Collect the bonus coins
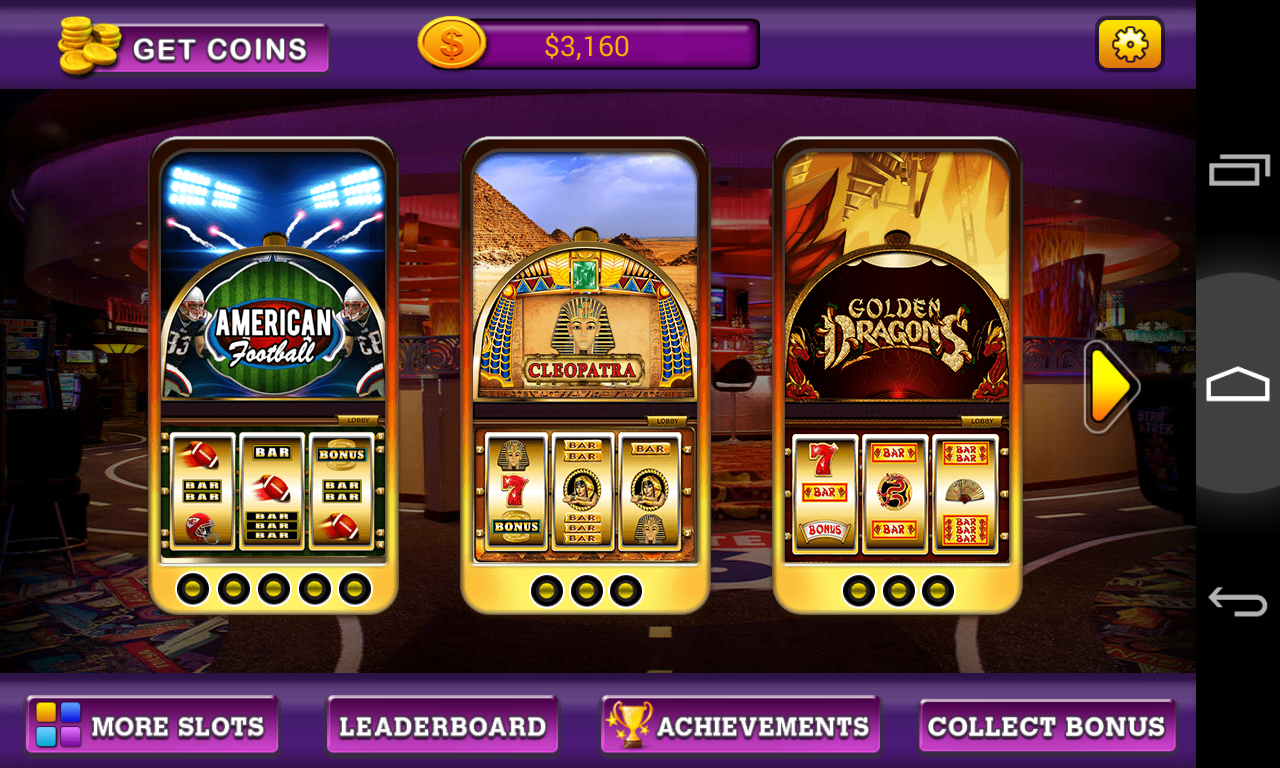The height and width of the screenshot is (768, 1280). point(1046,725)
